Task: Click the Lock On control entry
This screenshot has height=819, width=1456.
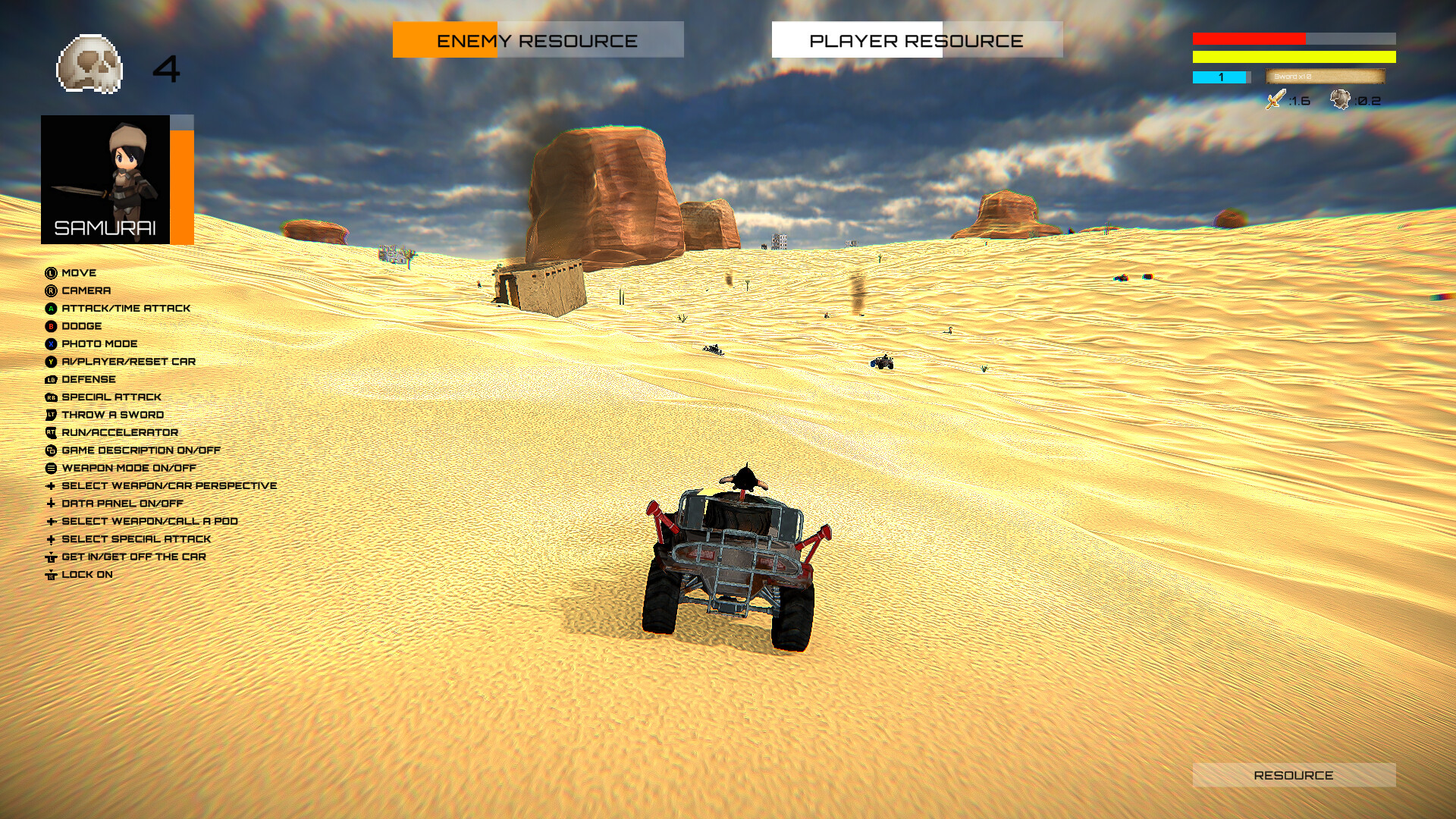Action: (50, 574)
